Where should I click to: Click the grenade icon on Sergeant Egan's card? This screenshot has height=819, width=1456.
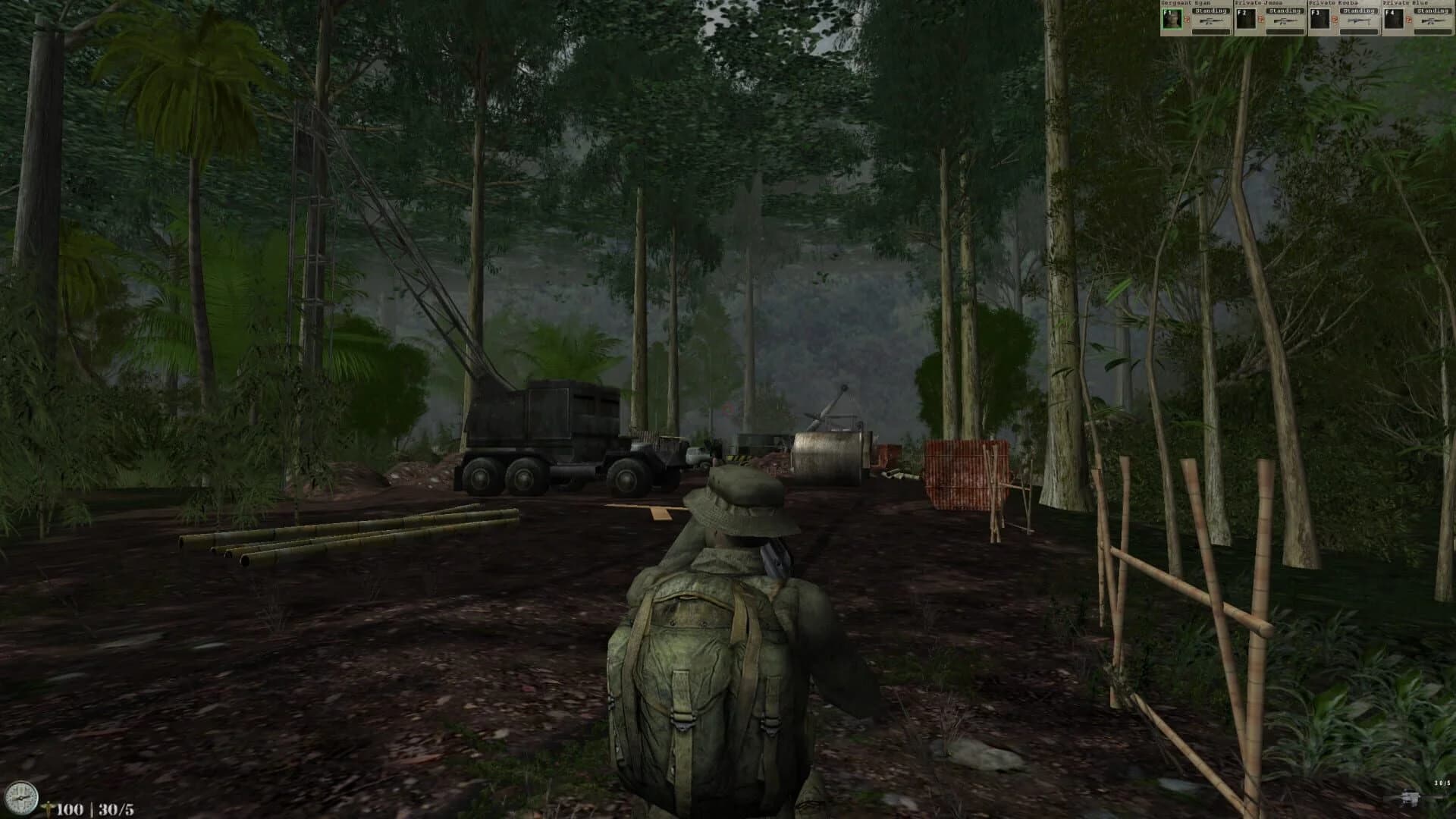point(1187,19)
